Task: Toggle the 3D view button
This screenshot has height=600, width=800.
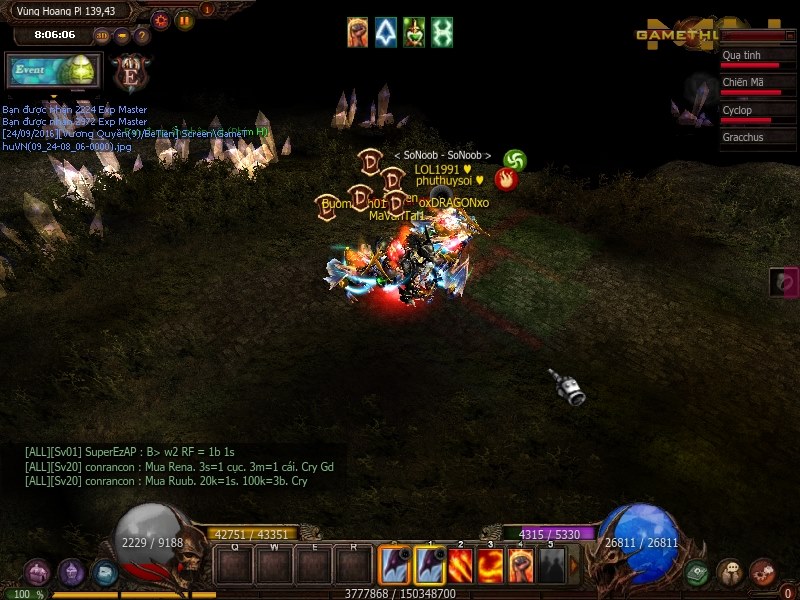Action: point(102,36)
